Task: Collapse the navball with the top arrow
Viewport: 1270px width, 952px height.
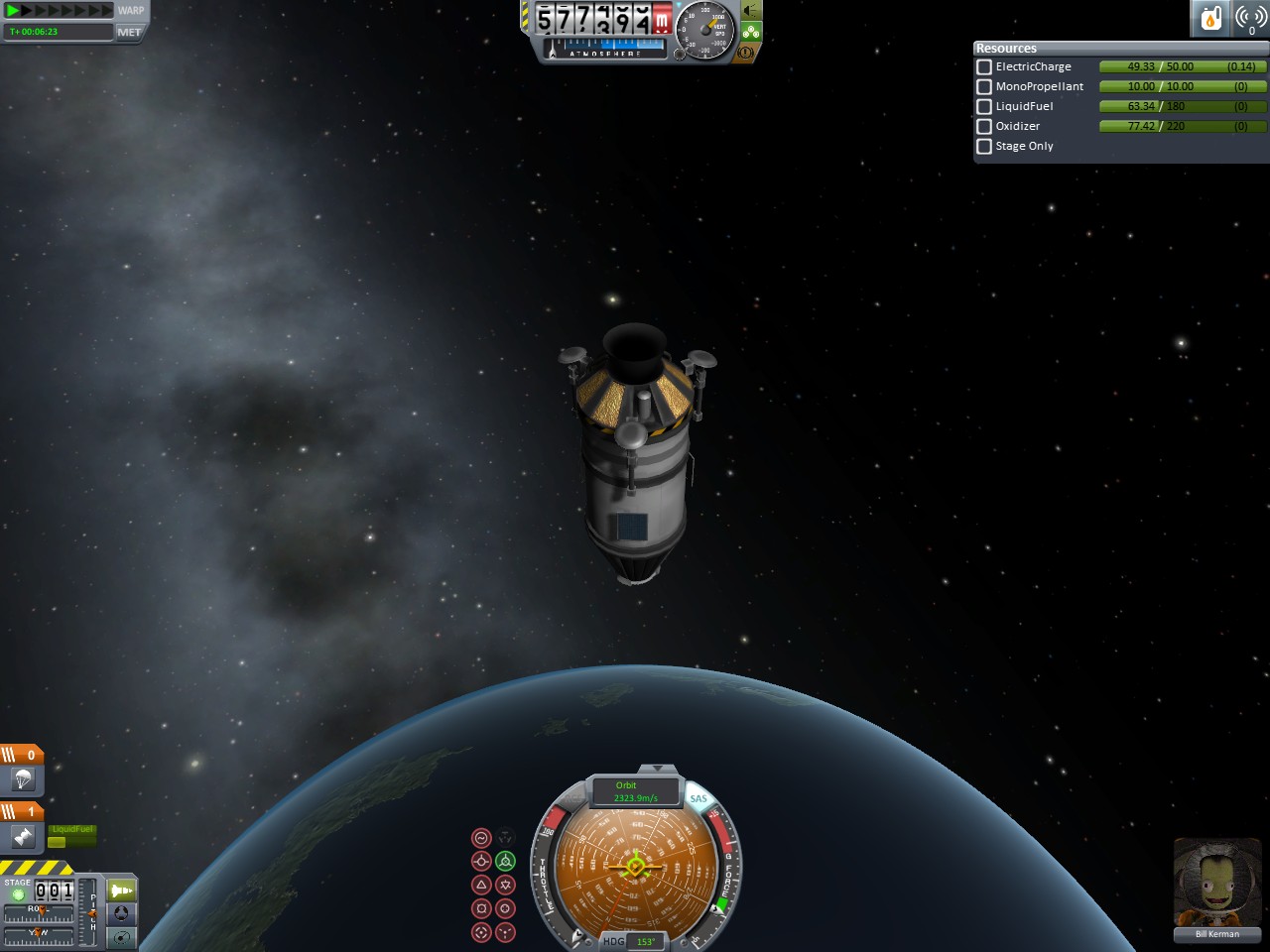Action: [x=656, y=769]
